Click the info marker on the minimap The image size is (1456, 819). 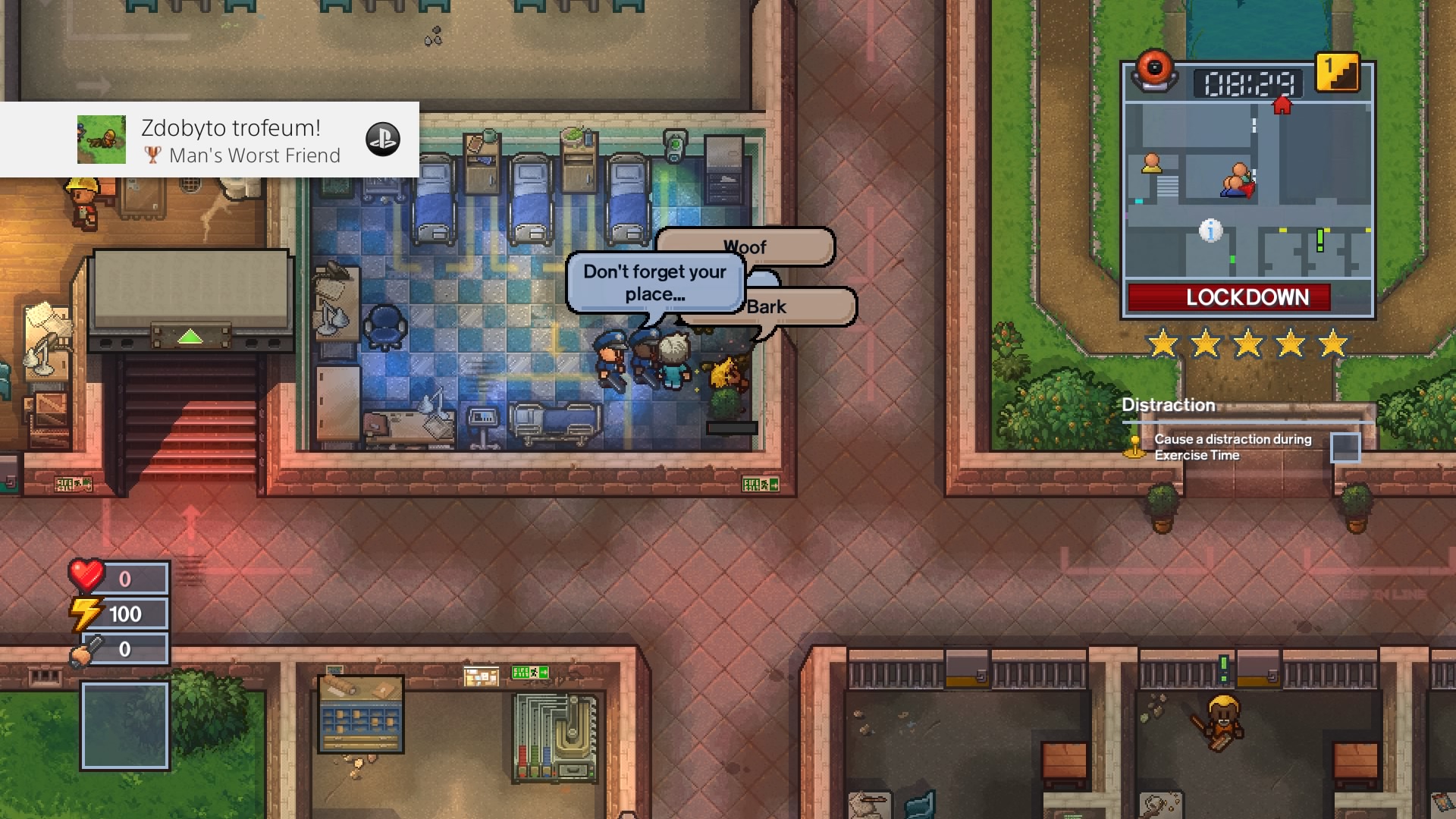1211,233
